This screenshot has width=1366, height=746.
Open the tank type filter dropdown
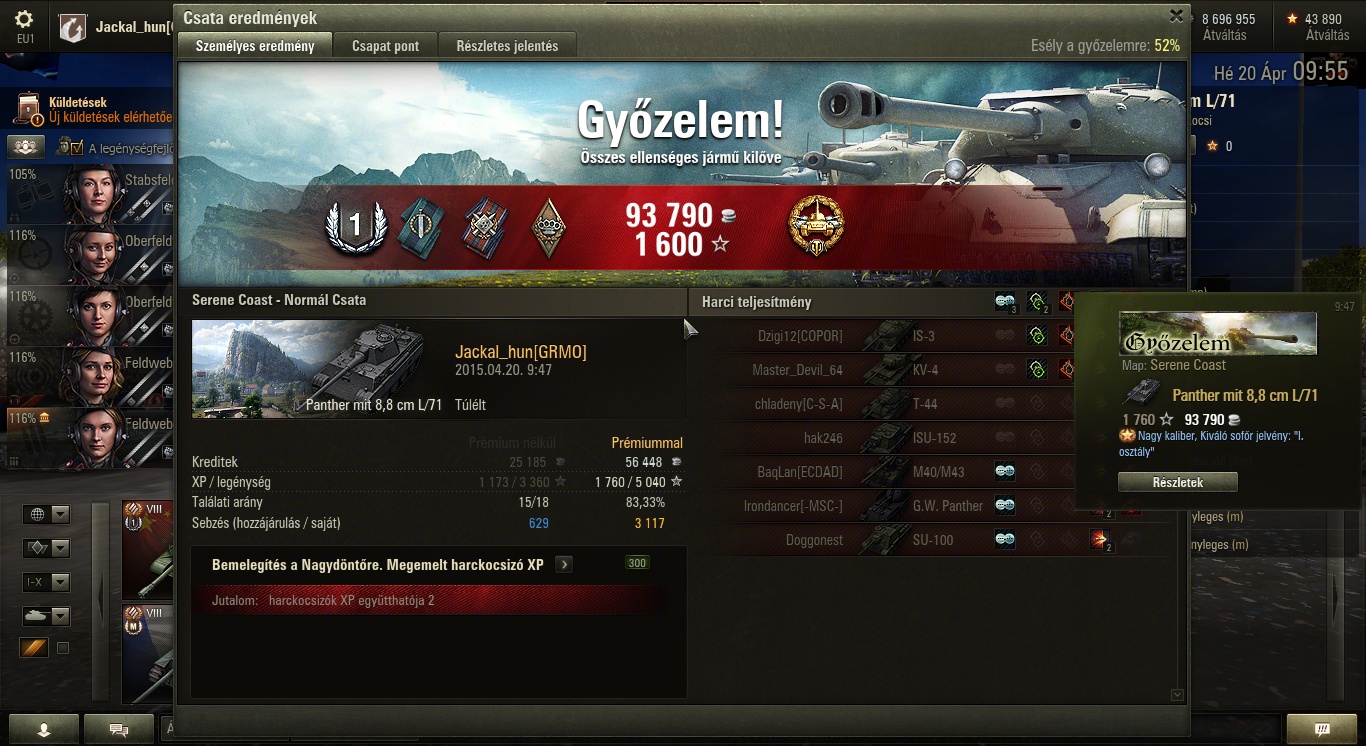pos(47,616)
